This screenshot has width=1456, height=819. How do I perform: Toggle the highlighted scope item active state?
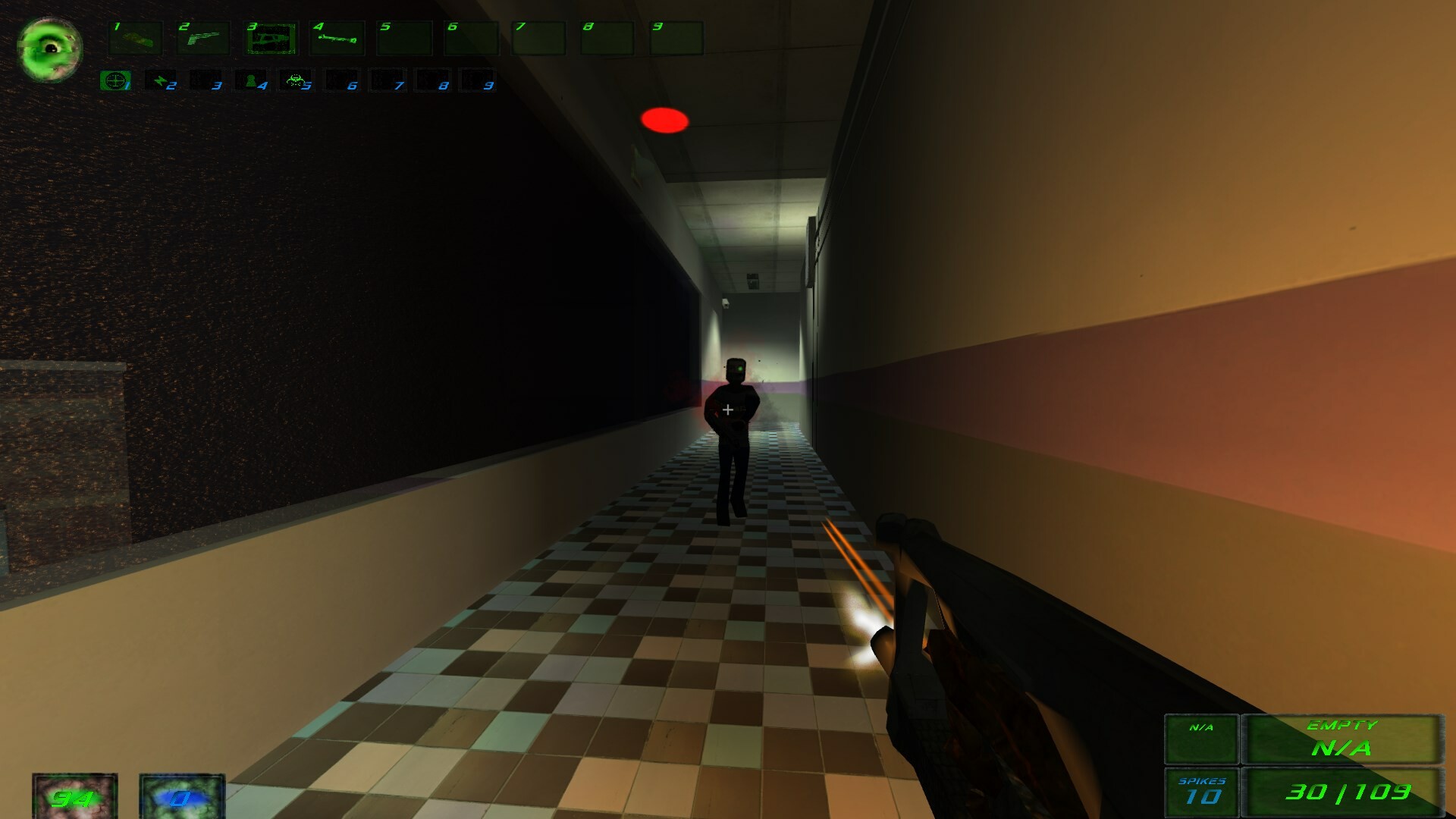115,80
